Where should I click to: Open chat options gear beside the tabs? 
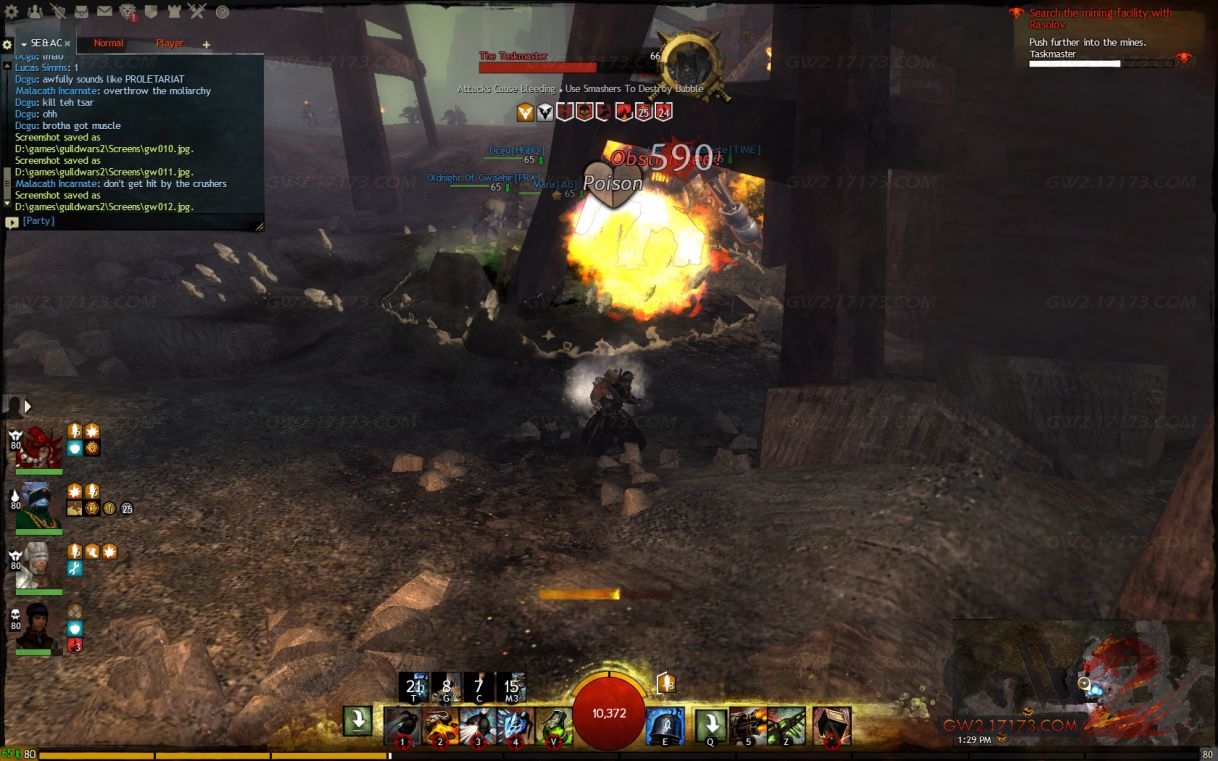tap(8, 45)
